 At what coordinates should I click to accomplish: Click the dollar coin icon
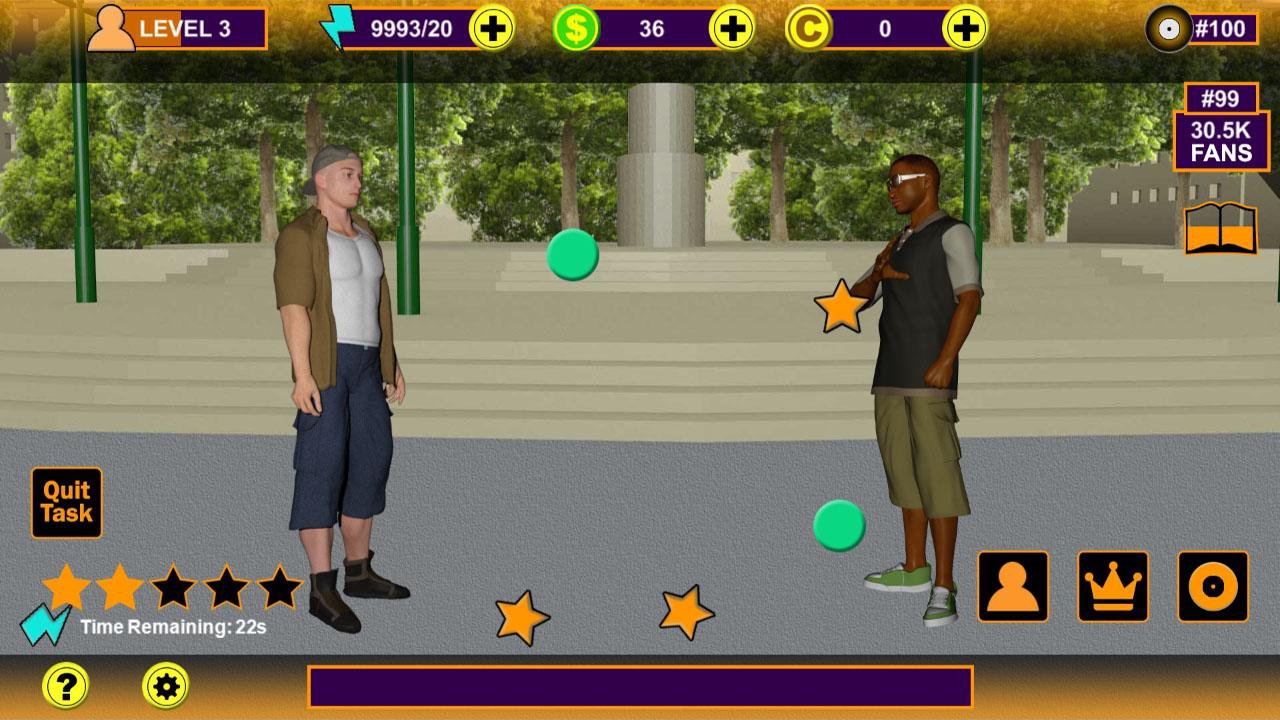point(578,27)
